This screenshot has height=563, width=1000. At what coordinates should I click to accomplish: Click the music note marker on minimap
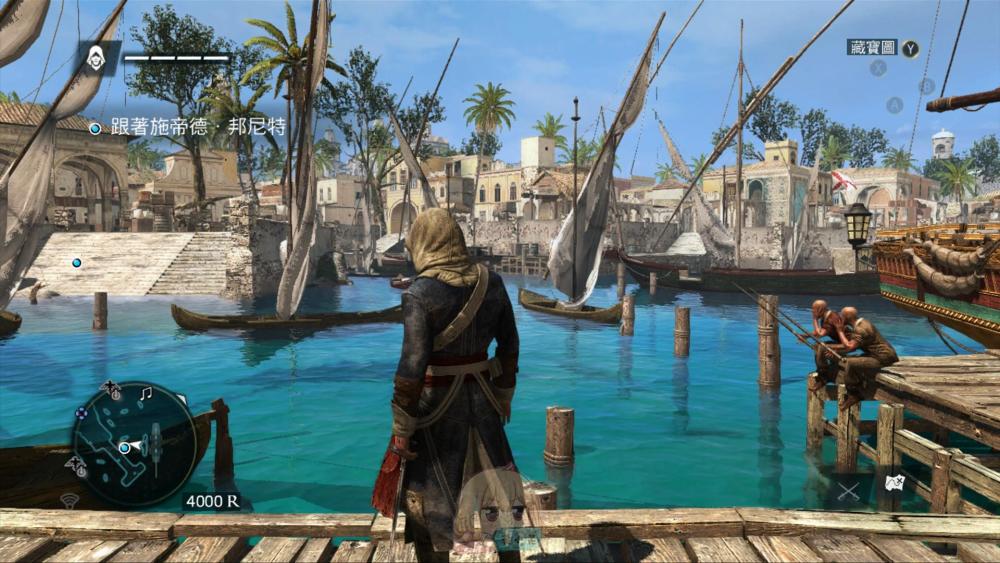click(145, 394)
